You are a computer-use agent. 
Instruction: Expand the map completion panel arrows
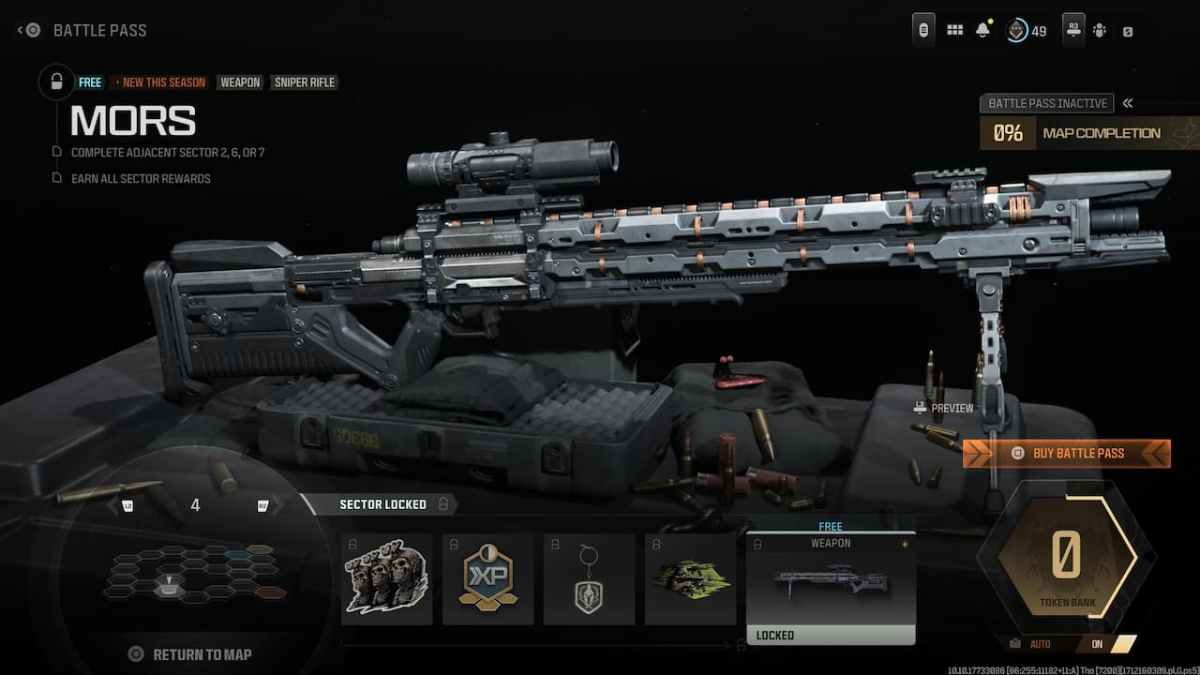point(1127,103)
